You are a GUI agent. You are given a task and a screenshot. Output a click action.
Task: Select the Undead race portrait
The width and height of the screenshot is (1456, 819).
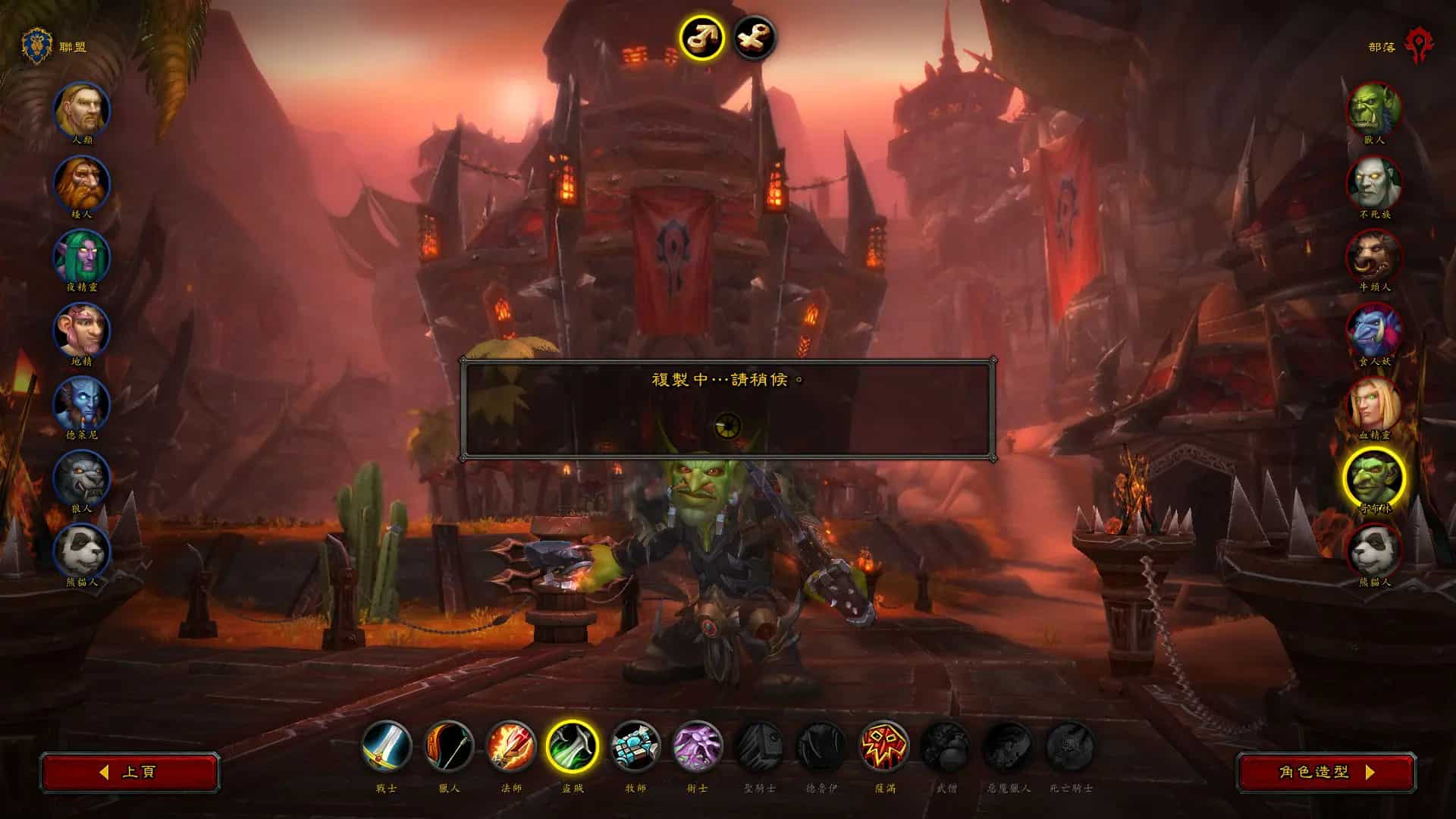(x=1374, y=184)
